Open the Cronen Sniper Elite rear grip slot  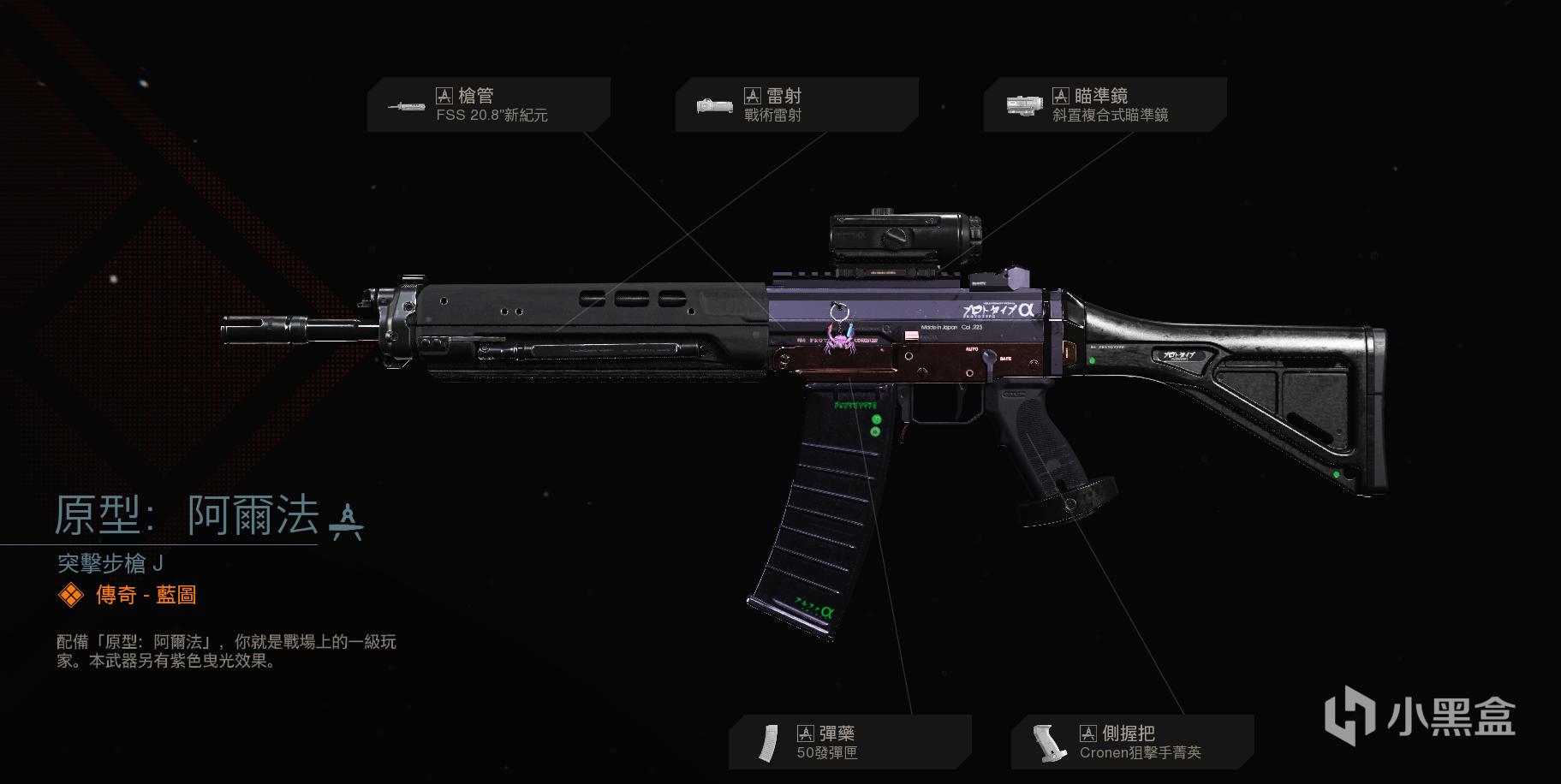[1132, 742]
